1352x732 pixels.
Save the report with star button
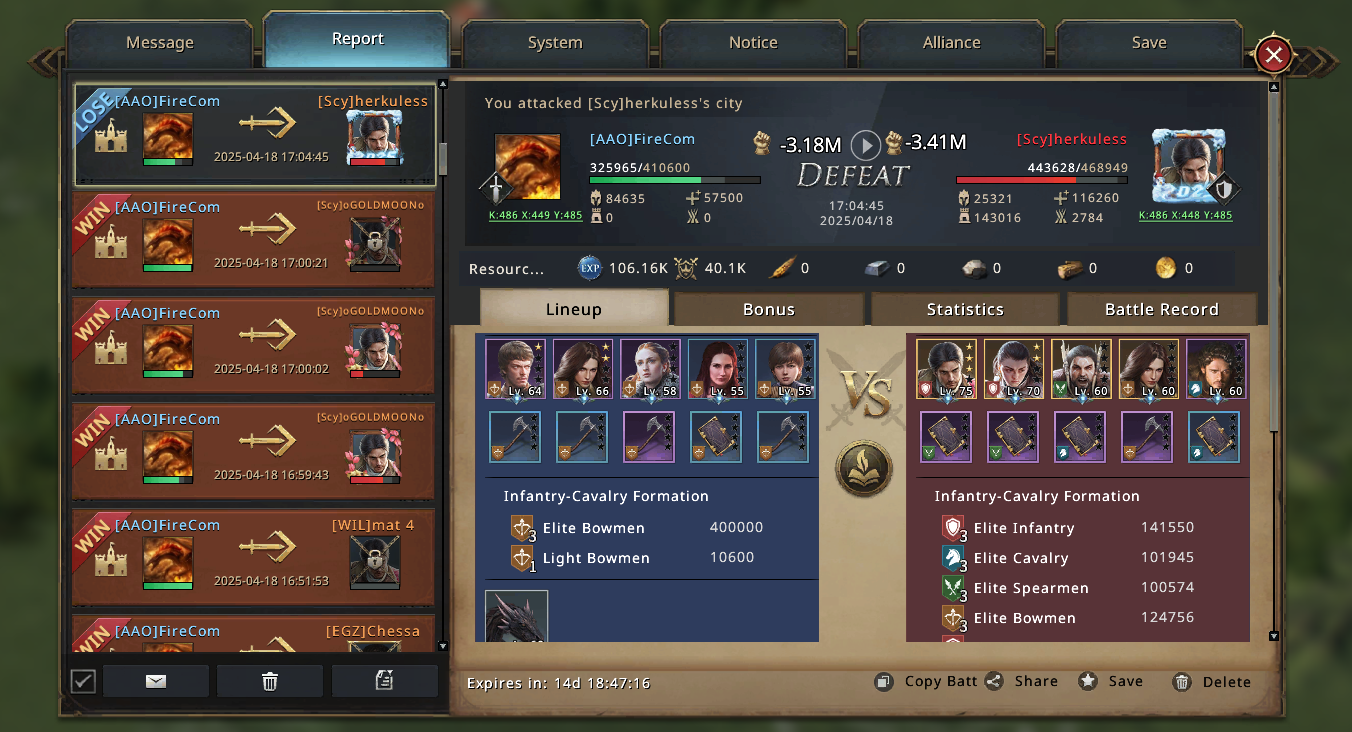point(1111,681)
